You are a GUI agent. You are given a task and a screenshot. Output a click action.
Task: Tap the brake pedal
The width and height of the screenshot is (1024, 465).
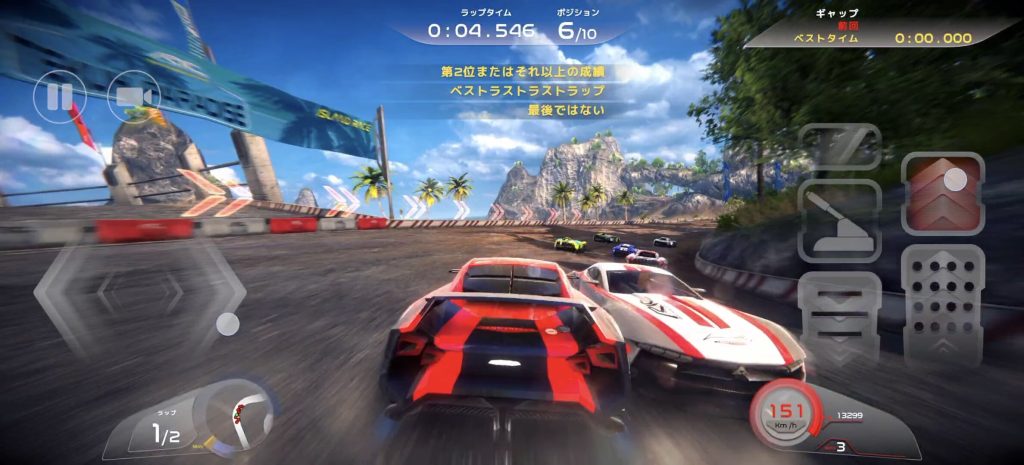pos(839,318)
